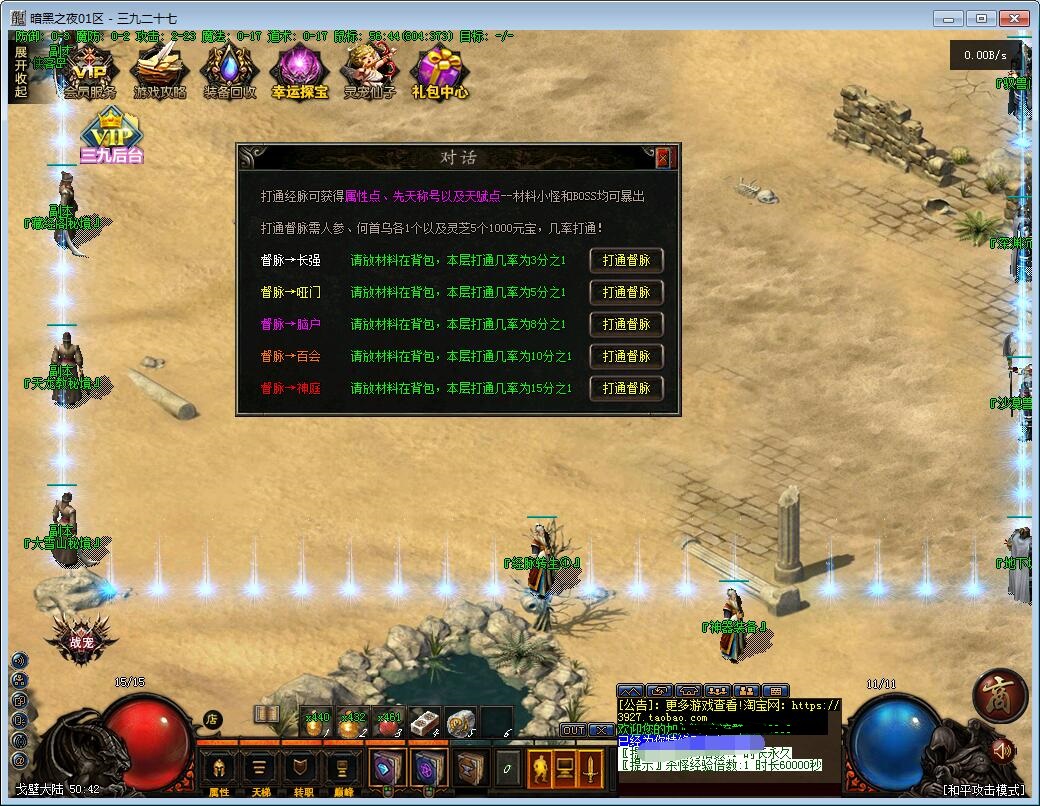Click 打通督脉 for 督脉→神庭
Image resolution: width=1040 pixels, height=806 pixels.
pos(626,388)
